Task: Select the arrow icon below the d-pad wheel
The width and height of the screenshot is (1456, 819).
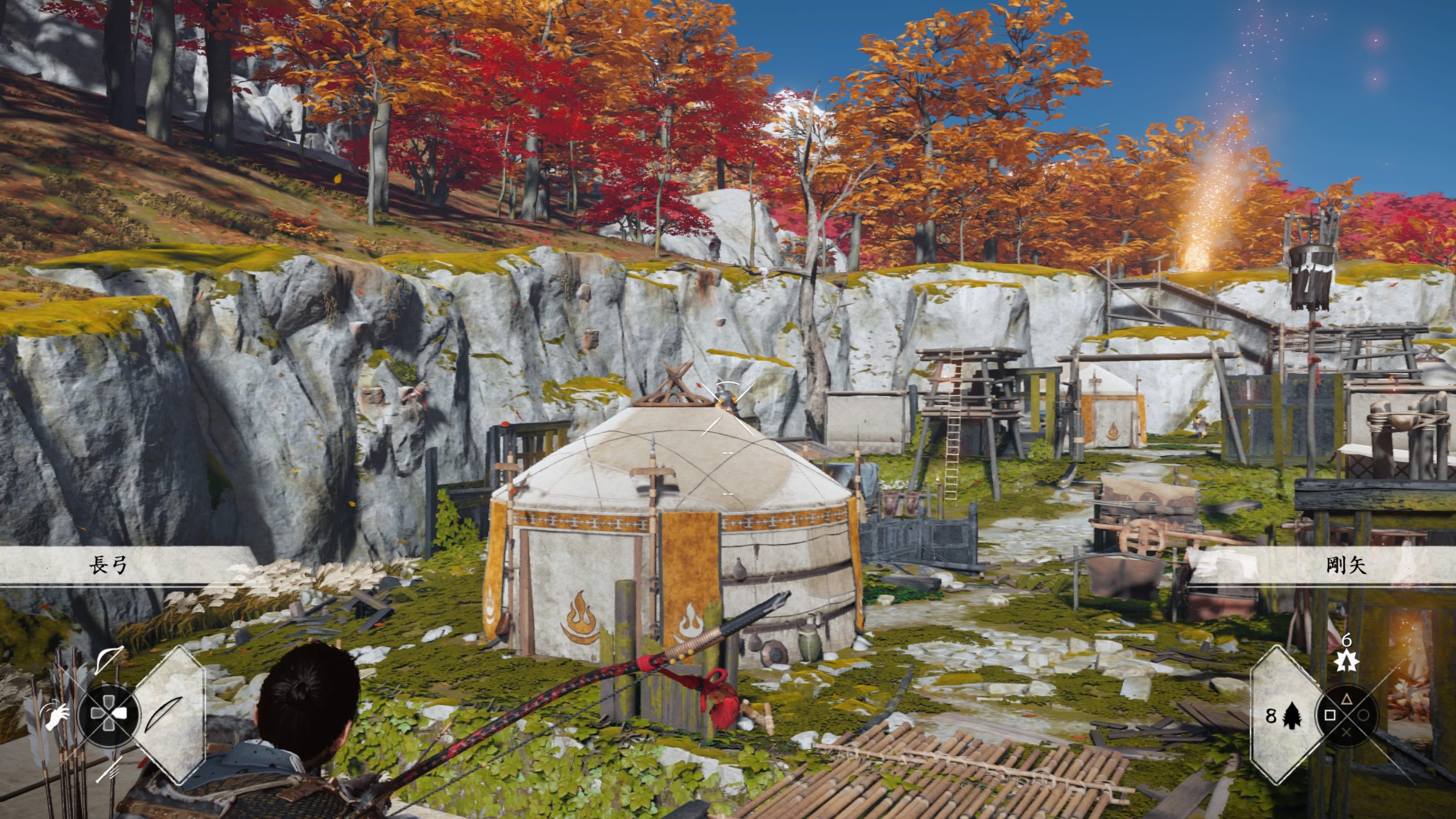Action: [x=109, y=770]
